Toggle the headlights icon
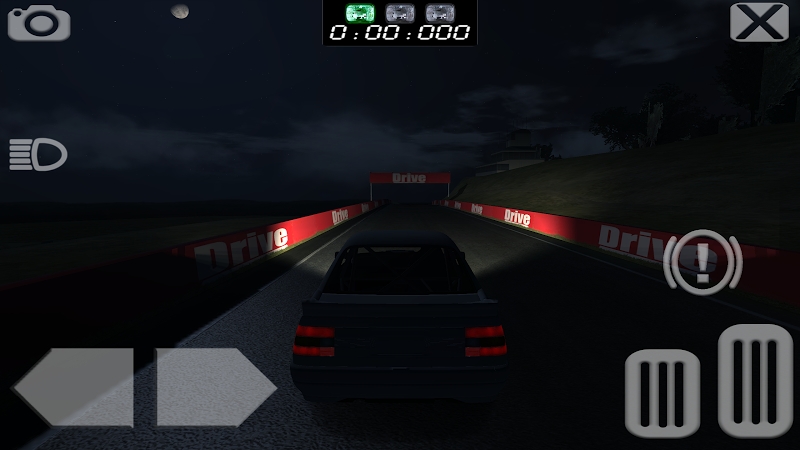Screen dimensions: 800x450 coord(38,155)
